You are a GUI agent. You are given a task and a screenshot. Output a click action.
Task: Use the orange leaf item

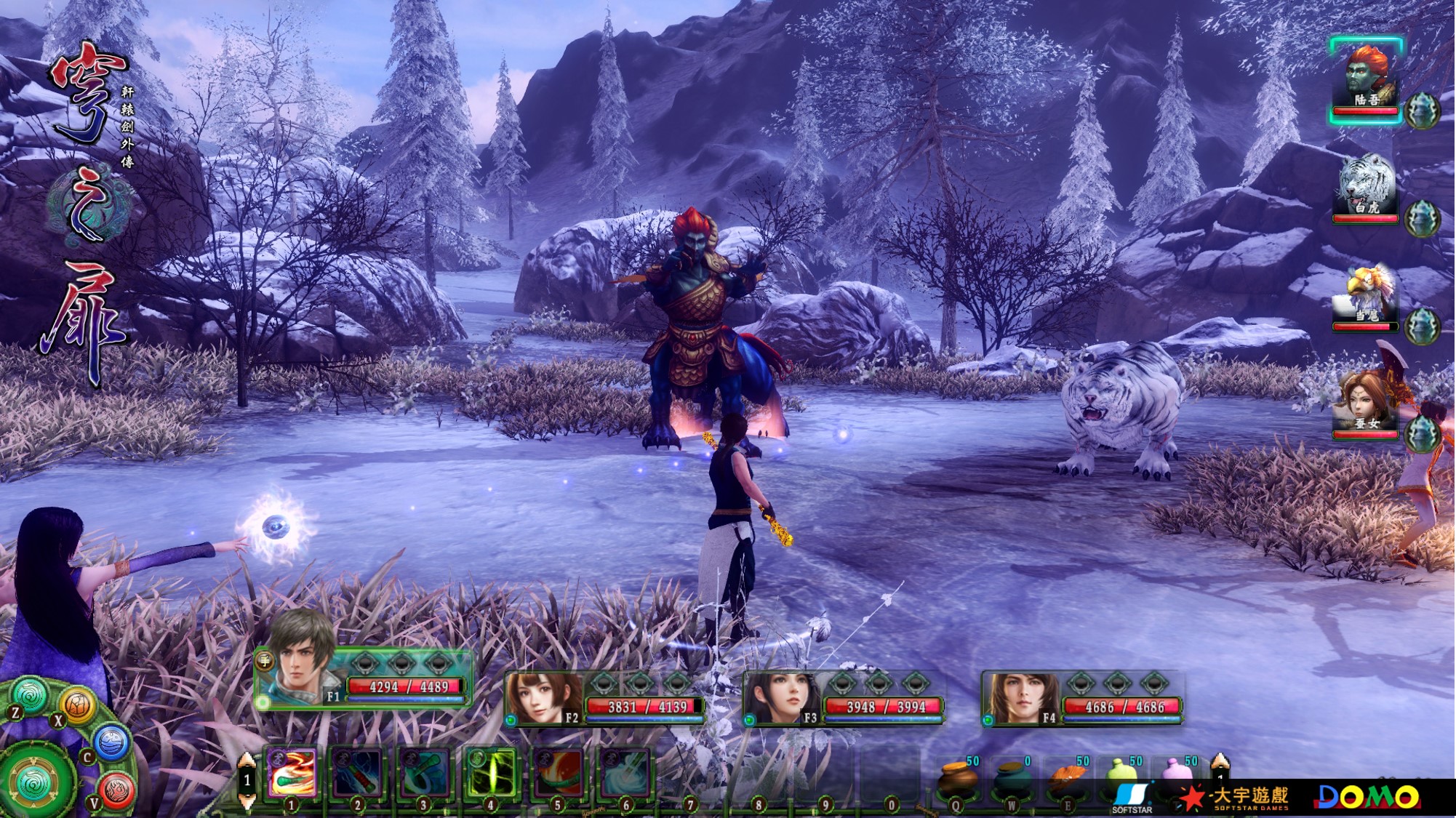[x=1066, y=779]
